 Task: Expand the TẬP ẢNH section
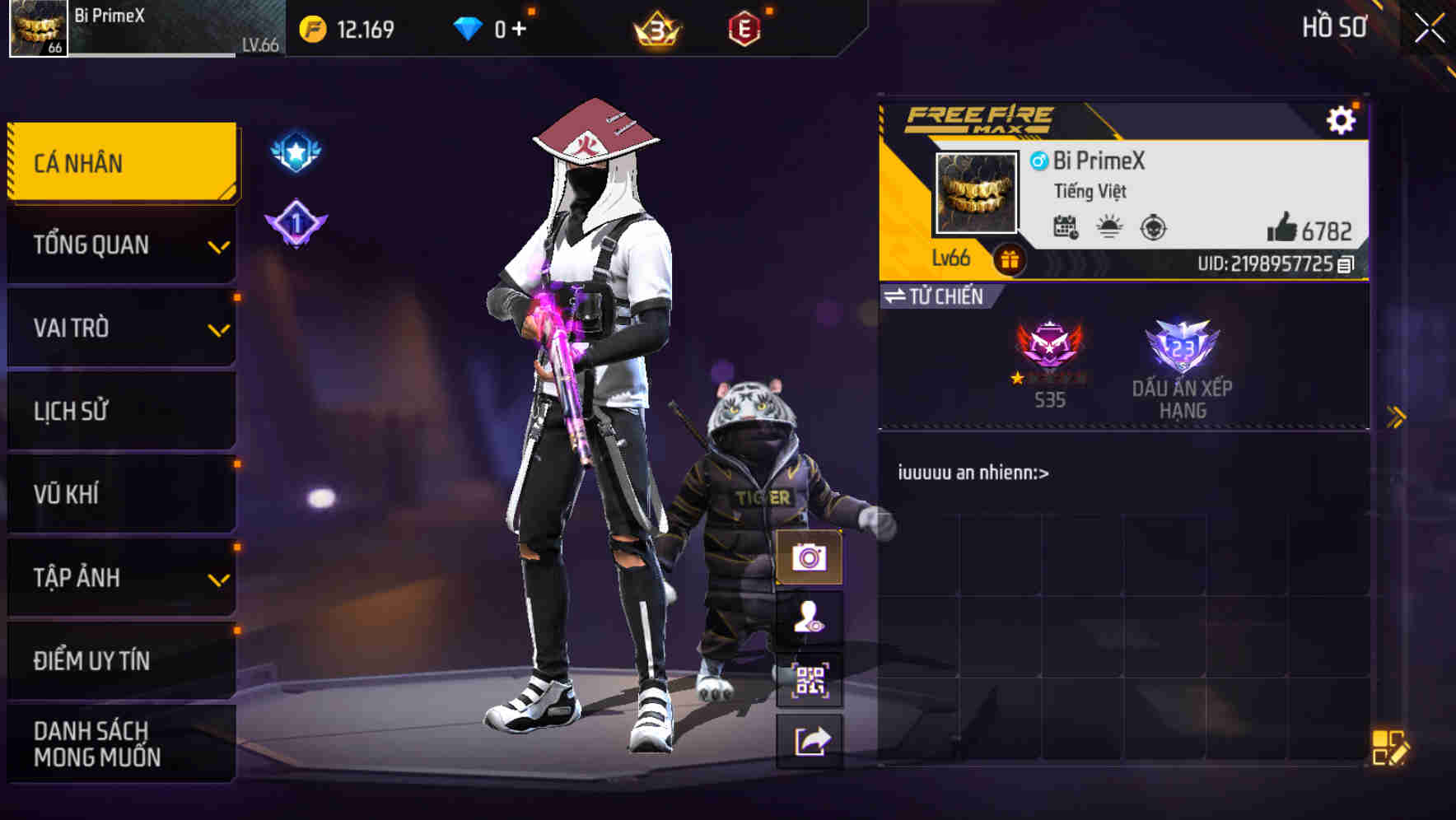click(119, 578)
